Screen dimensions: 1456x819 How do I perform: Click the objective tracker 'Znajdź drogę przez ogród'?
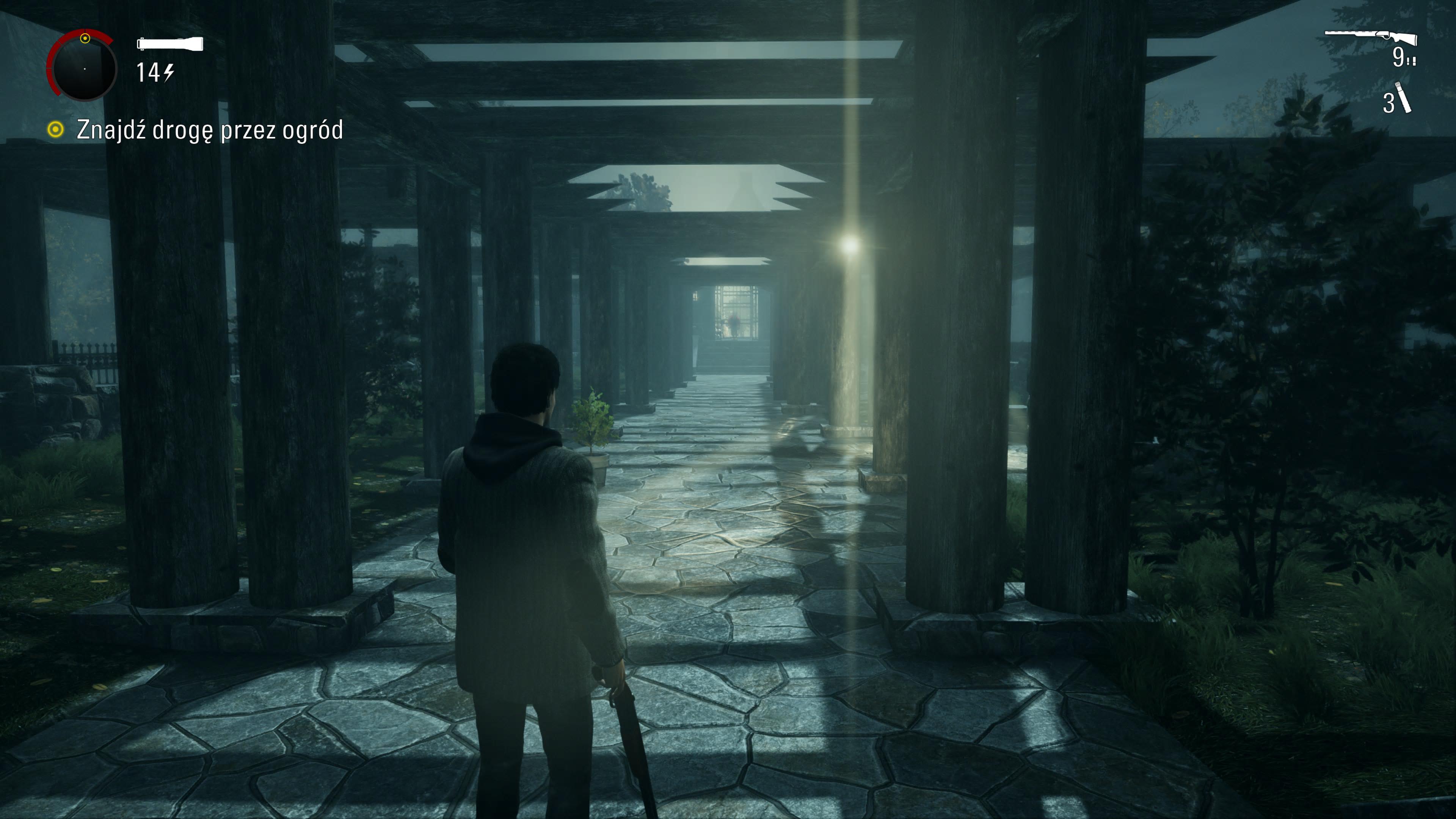pyautogui.click(x=209, y=130)
